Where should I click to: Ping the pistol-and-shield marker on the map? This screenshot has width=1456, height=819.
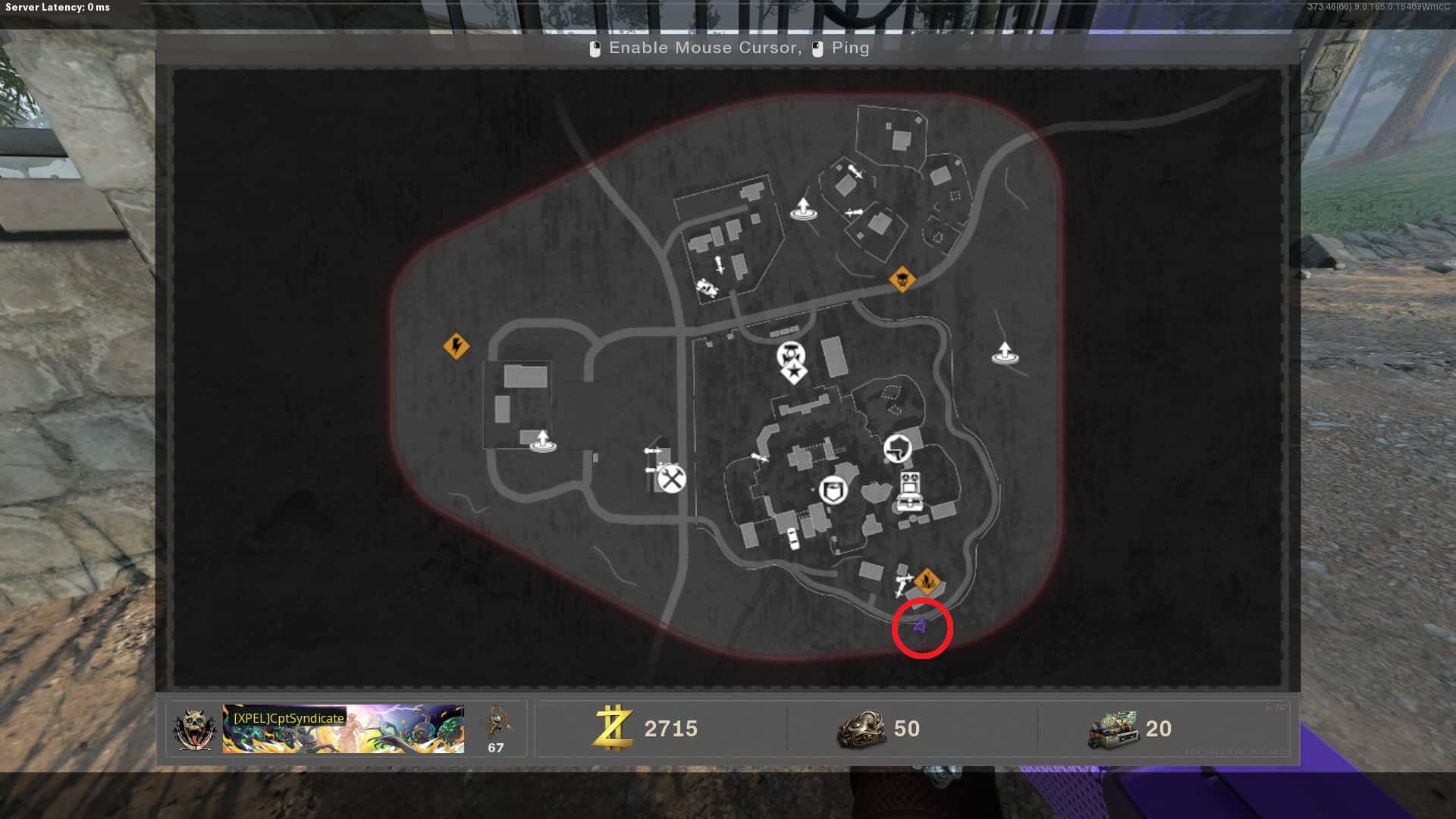coord(897,447)
